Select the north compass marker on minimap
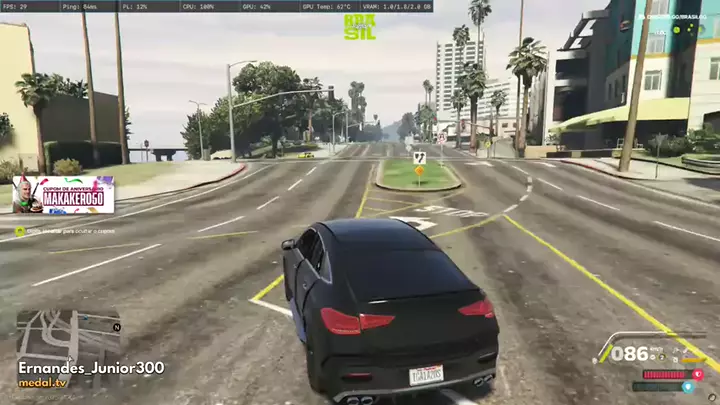This screenshot has height=405, width=720. click(117, 327)
